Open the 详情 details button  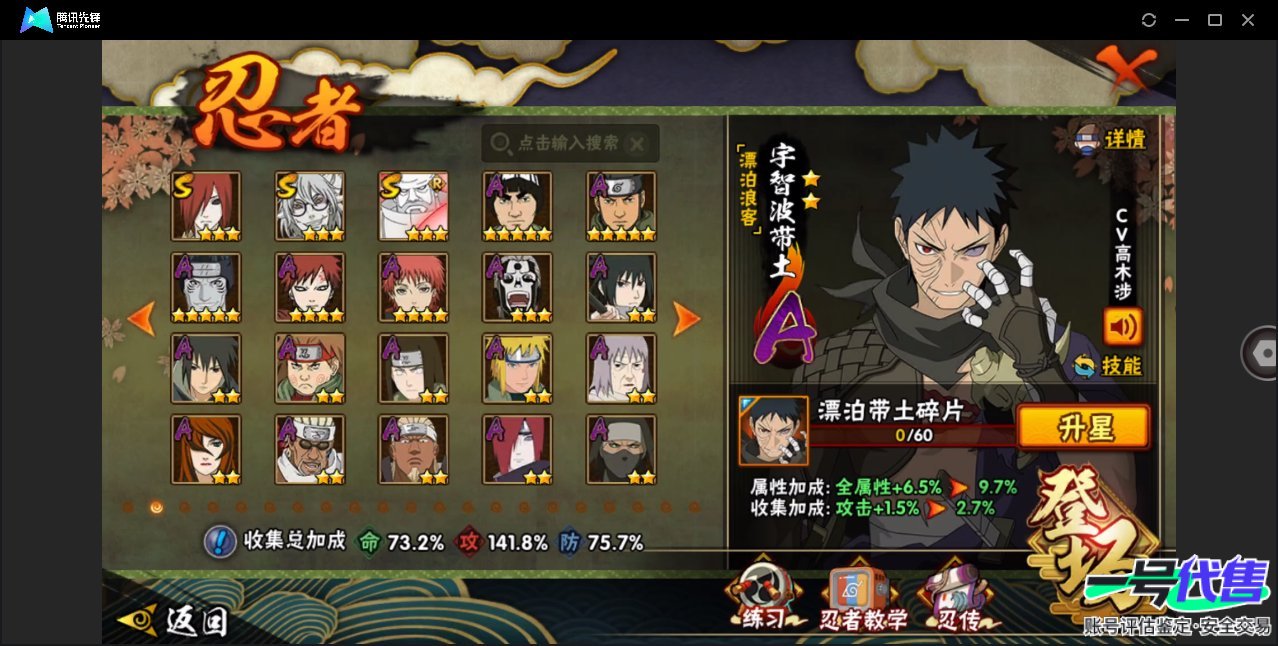pyautogui.click(x=1110, y=139)
